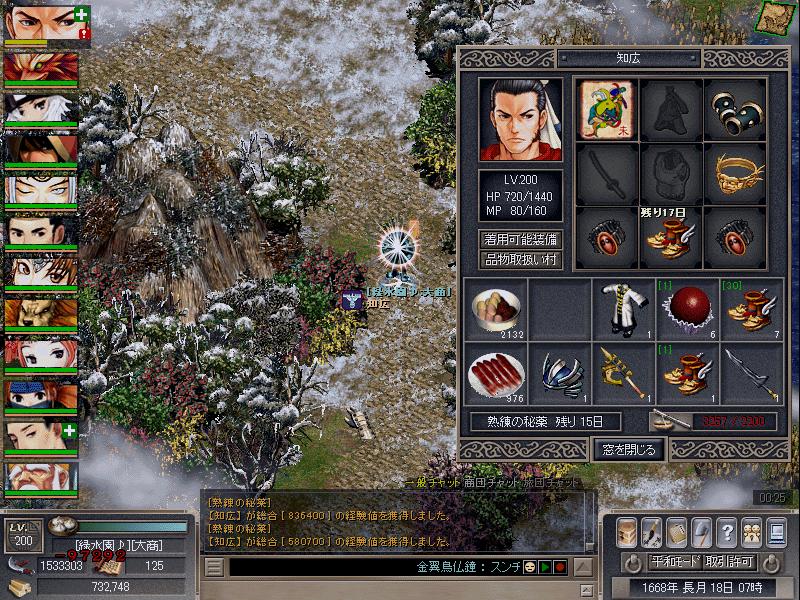The image size is (800, 600).
Task: Toggle the 取引許可 button
Action: 729,562
